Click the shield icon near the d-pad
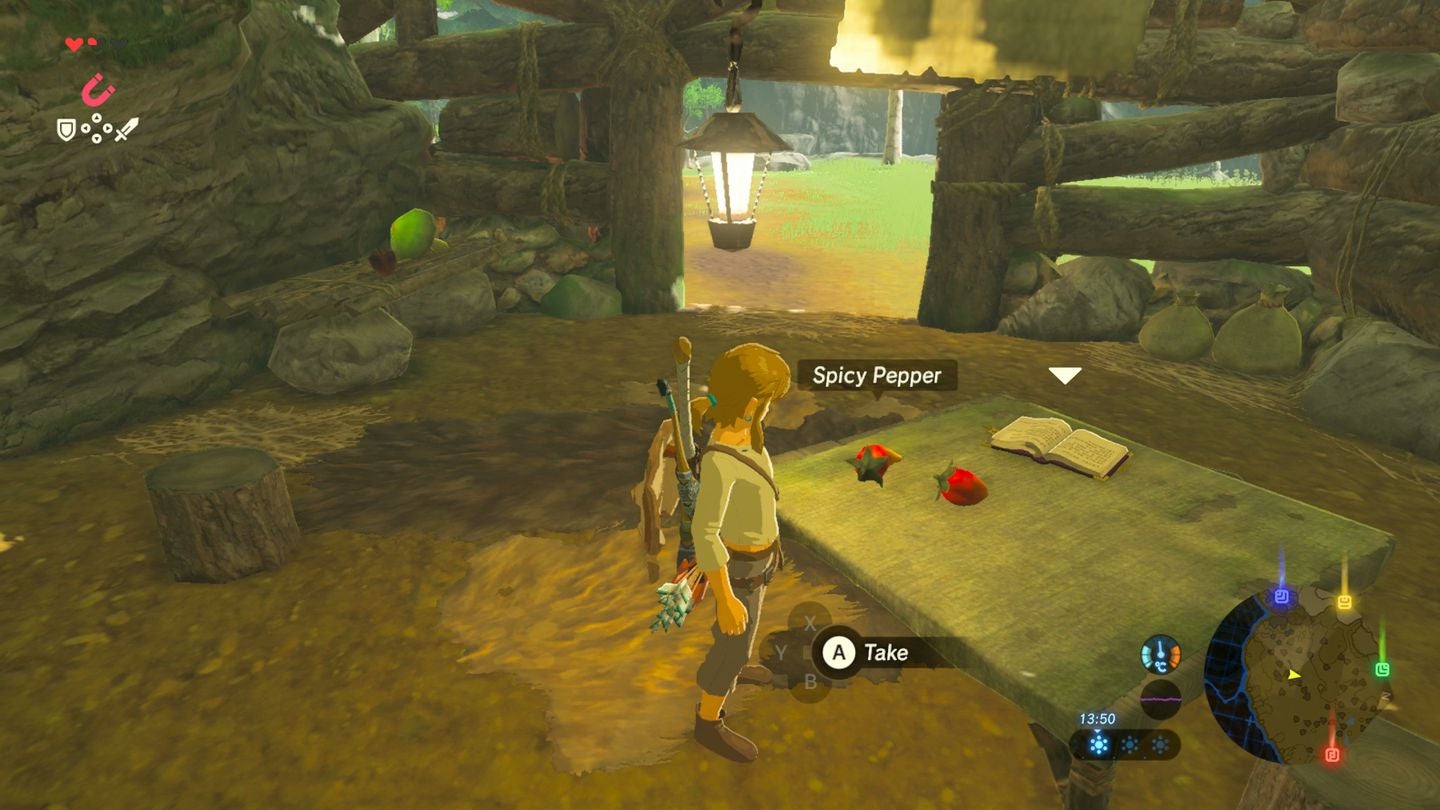This screenshot has width=1440, height=810. pyautogui.click(x=66, y=128)
